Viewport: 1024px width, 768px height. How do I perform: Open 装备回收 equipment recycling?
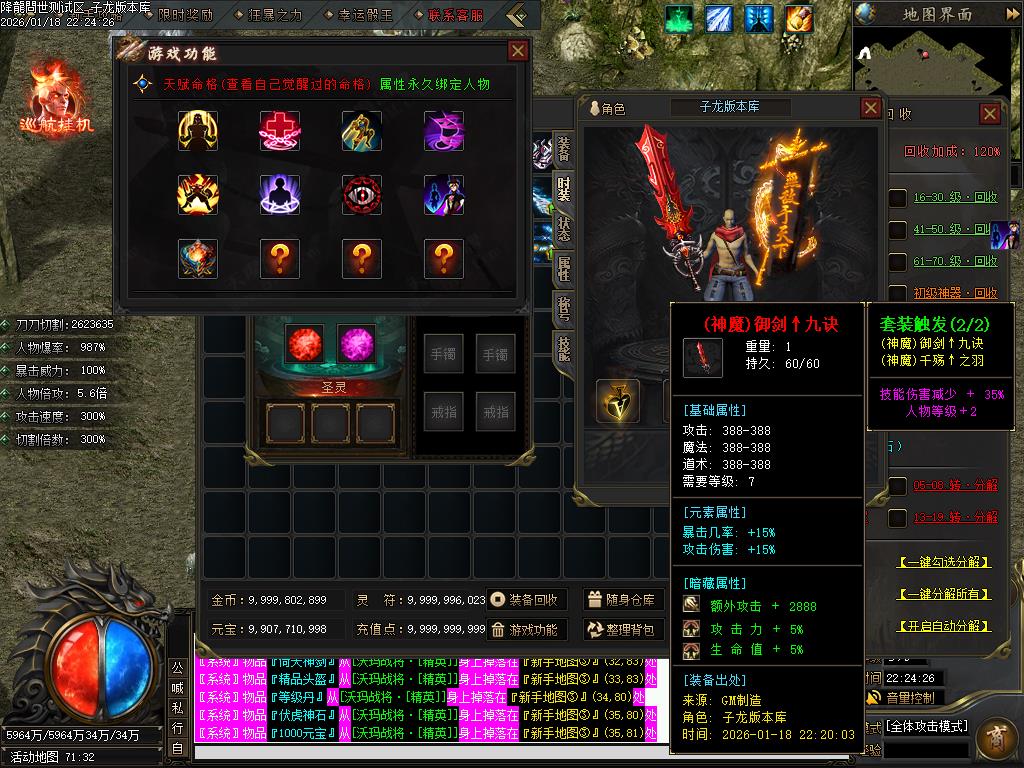point(527,600)
